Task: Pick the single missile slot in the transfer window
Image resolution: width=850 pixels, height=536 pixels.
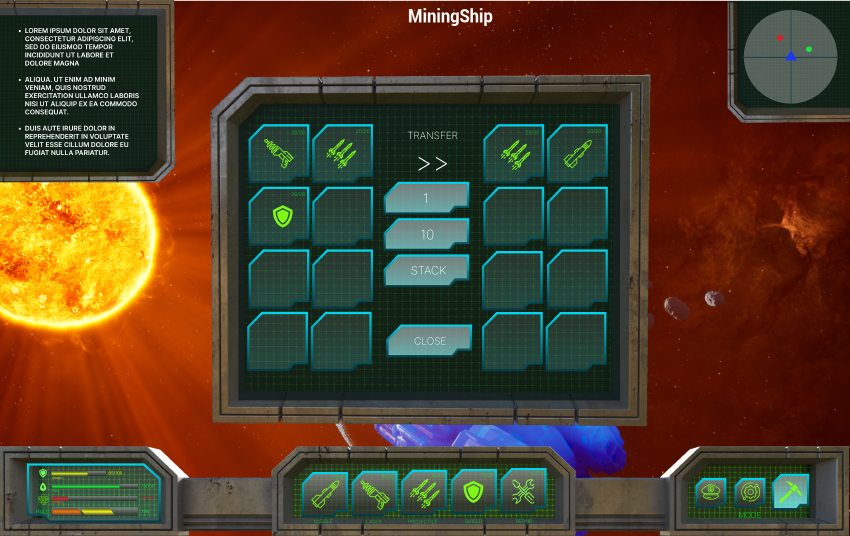Action: [x=577, y=153]
